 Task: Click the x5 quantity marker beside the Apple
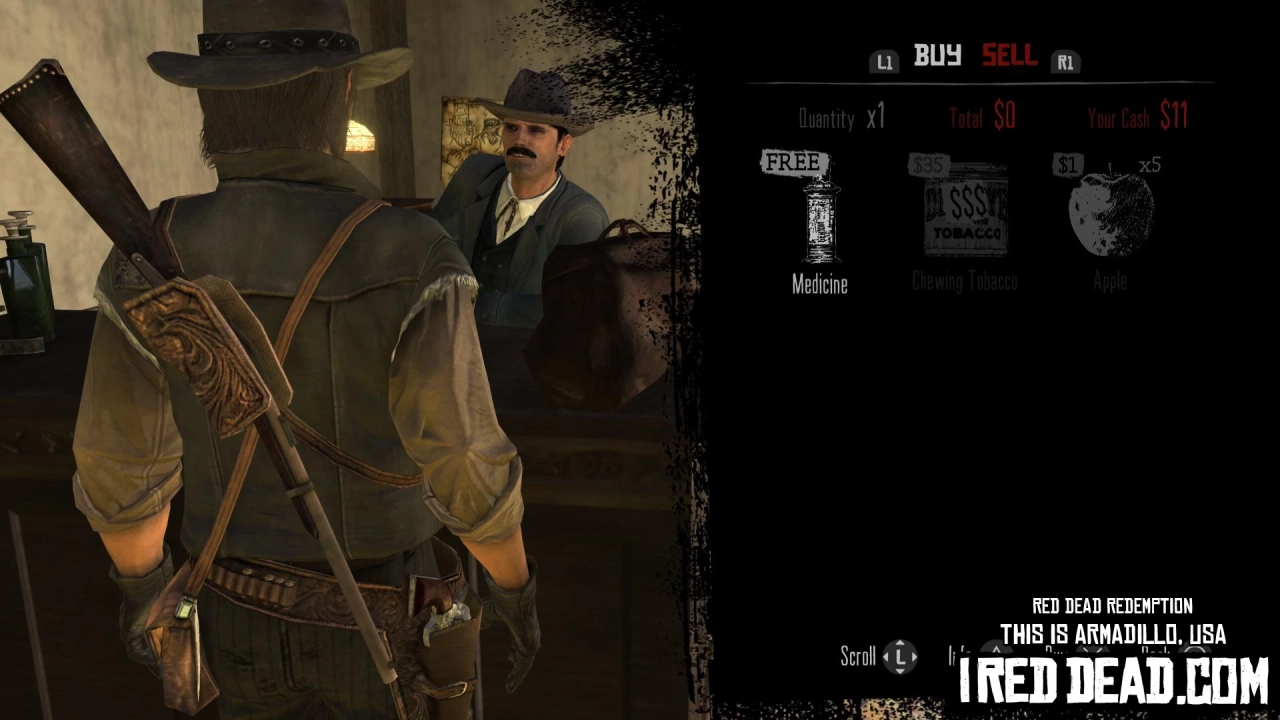pos(1149,165)
